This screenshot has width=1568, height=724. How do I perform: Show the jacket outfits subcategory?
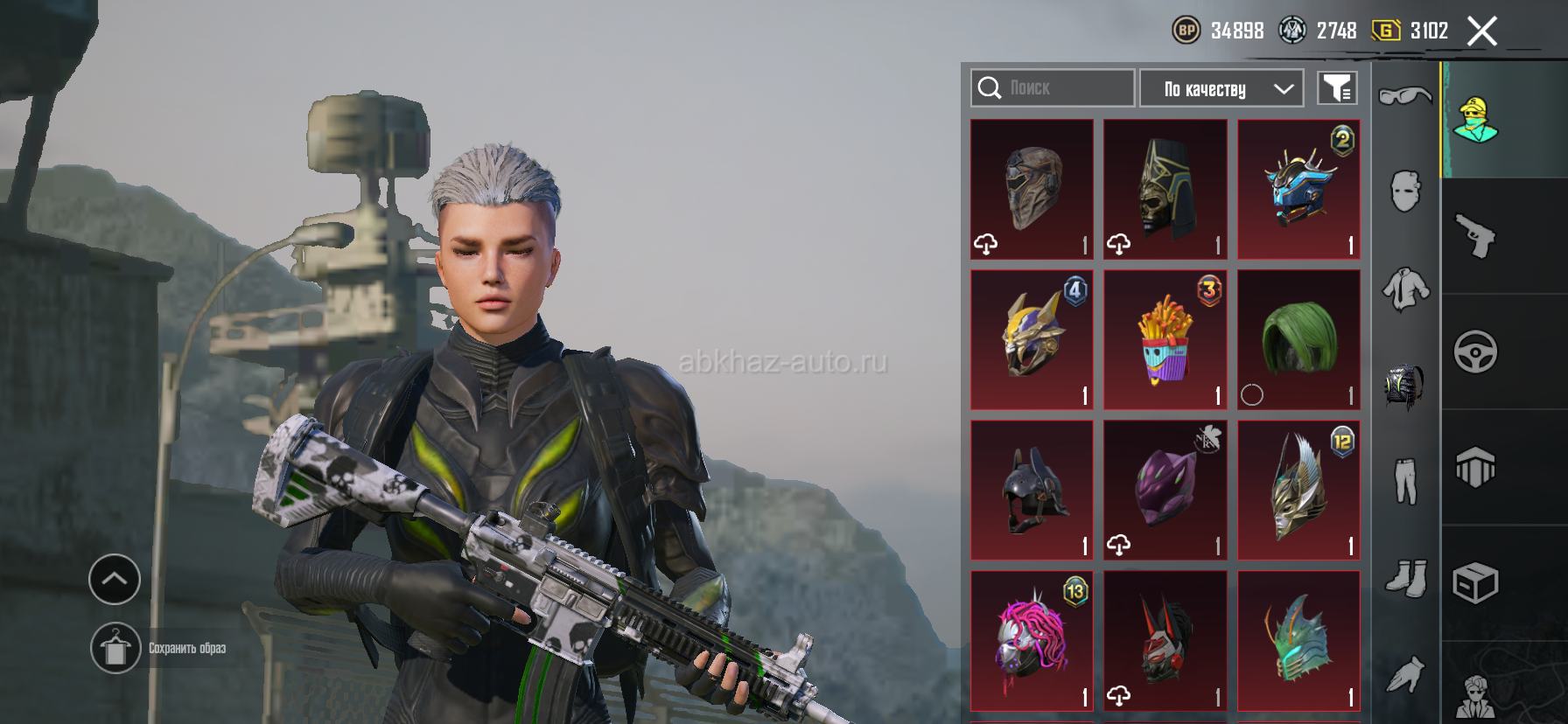1405,289
